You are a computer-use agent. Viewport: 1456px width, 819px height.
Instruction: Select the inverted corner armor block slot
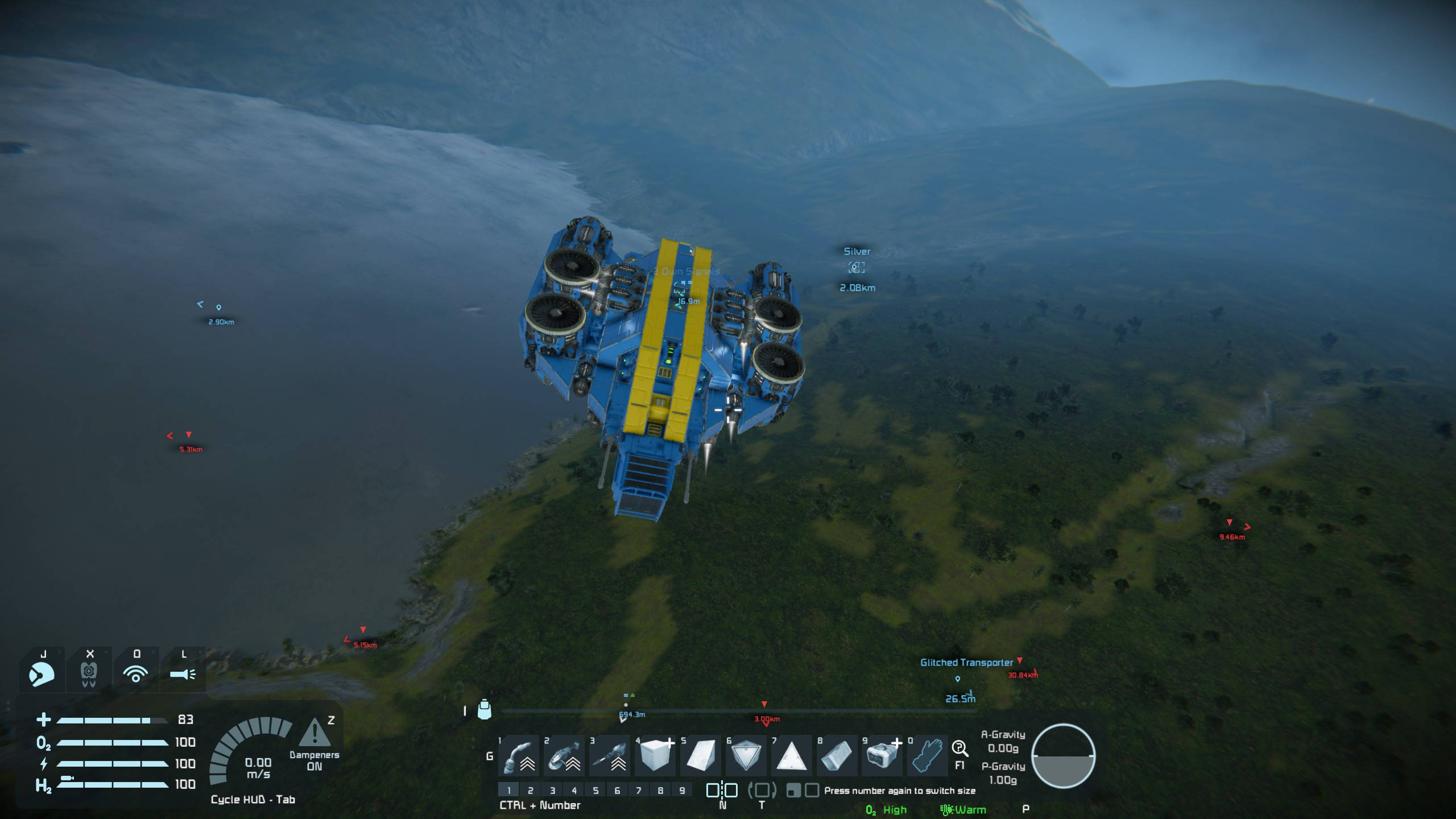click(746, 756)
